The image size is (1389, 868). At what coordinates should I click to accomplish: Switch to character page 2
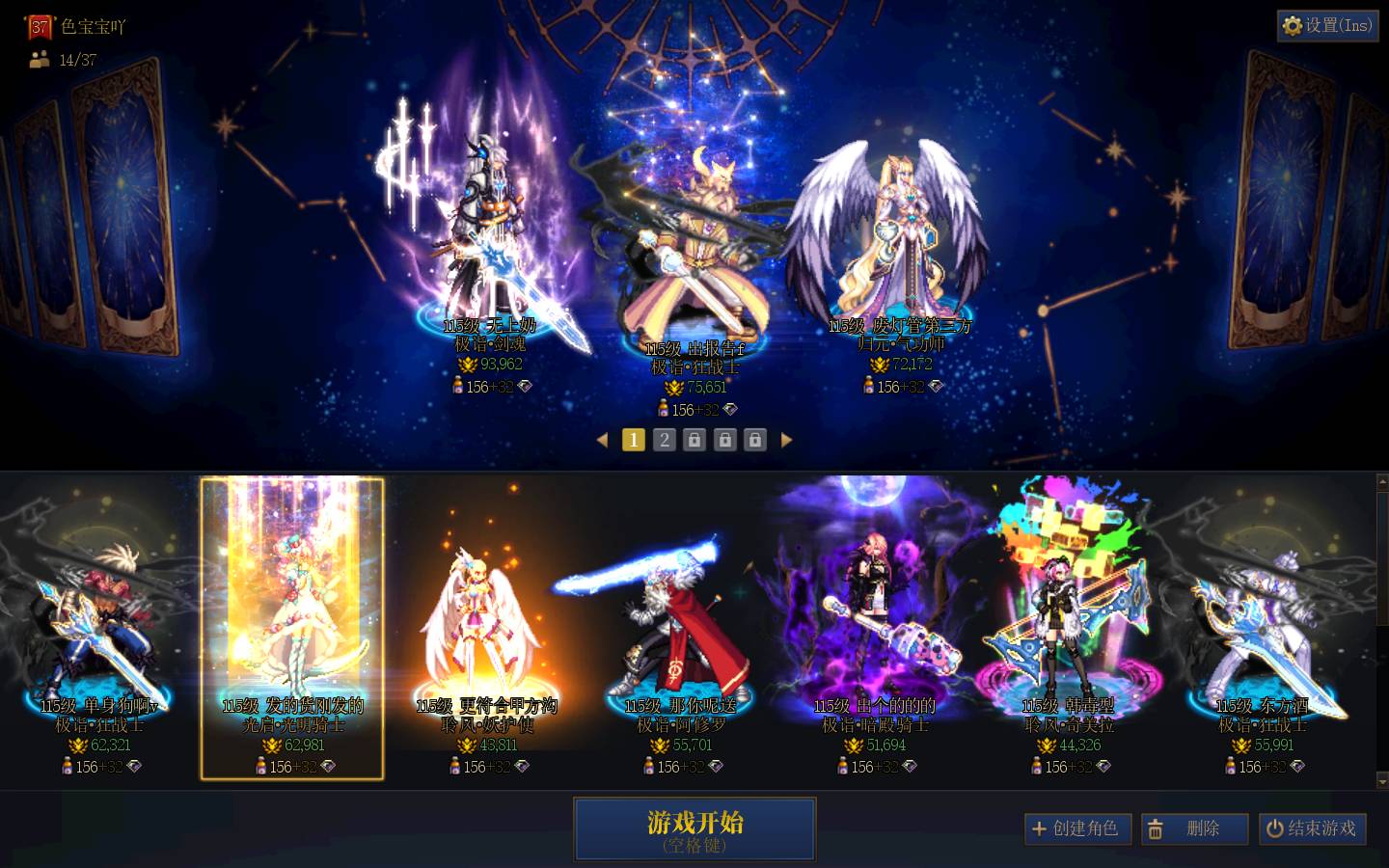pyautogui.click(x=664, y=440)
